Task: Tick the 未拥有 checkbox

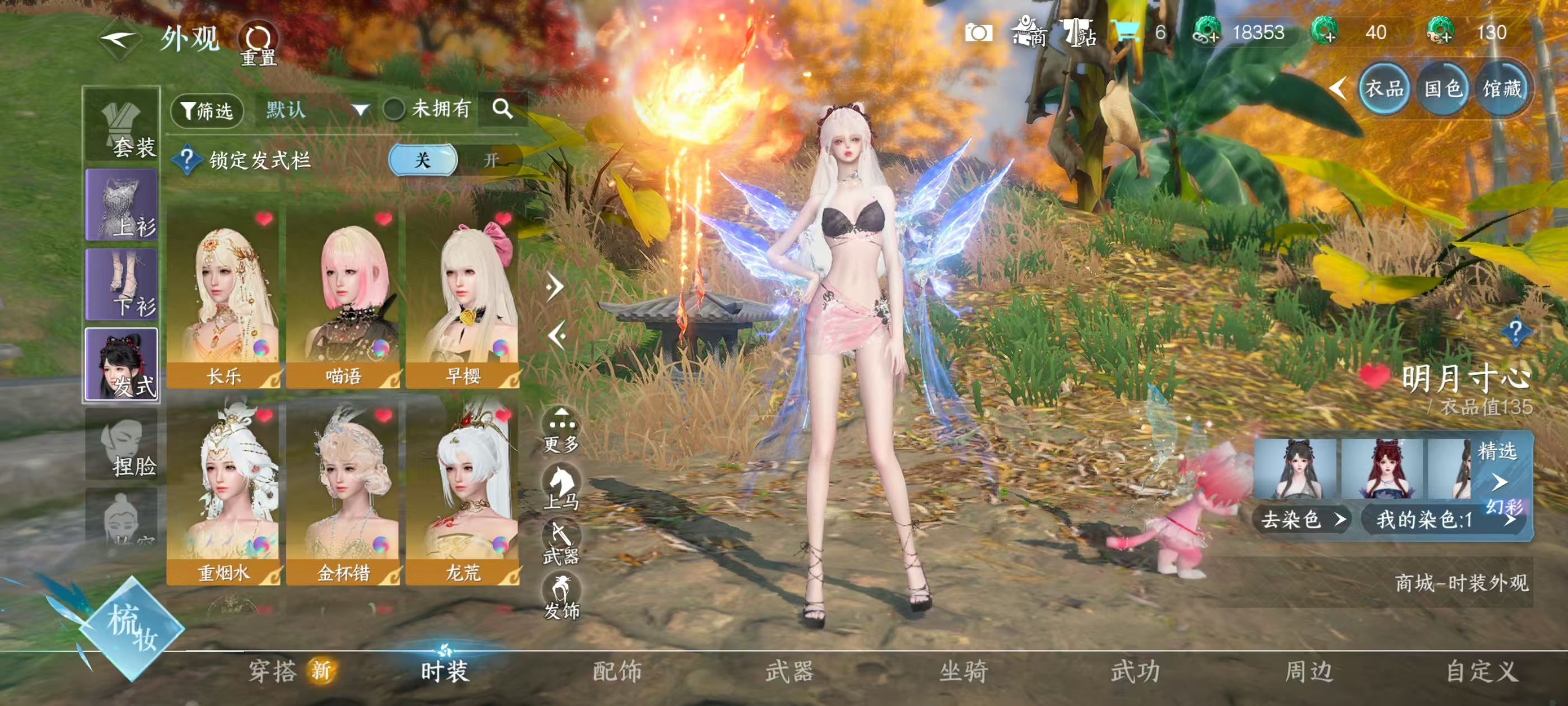Action: tap(394, 110)
